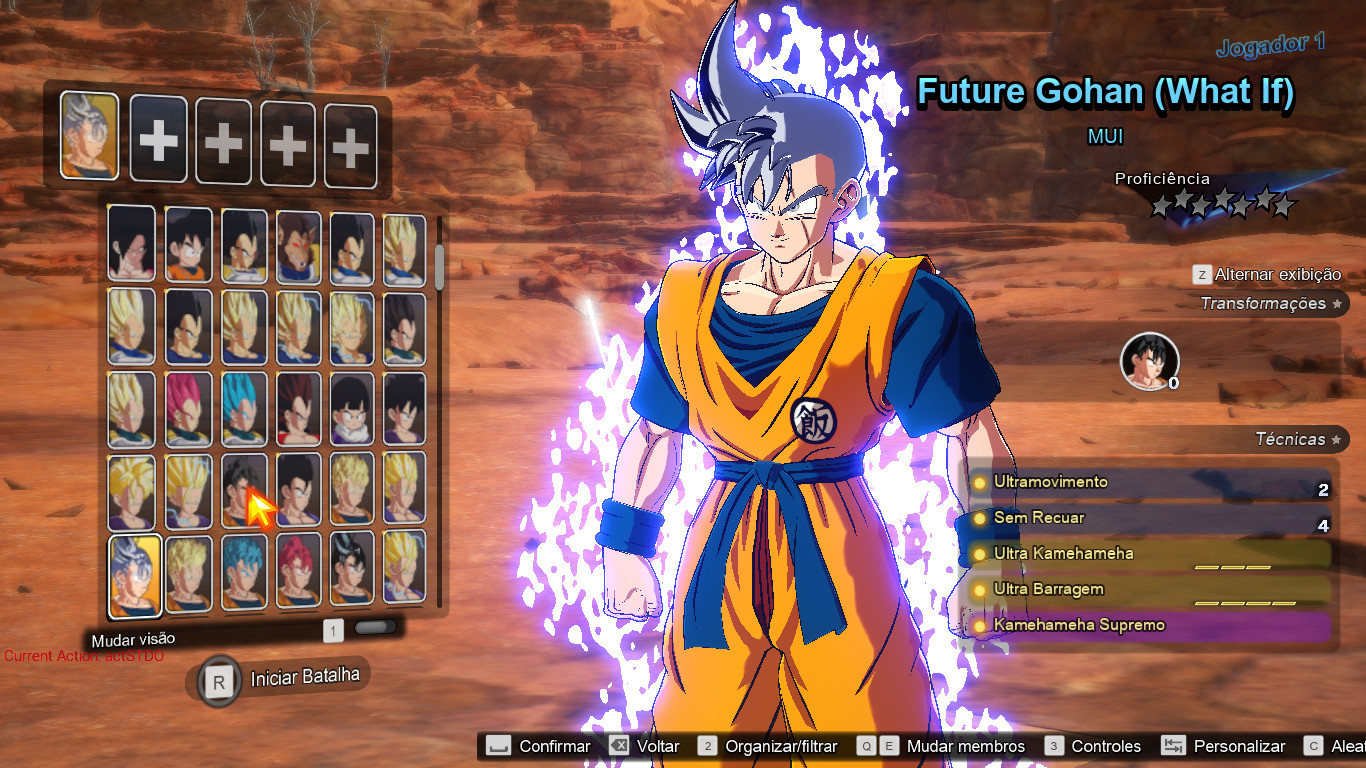Open the Controles screen

tap(1093, 746)
